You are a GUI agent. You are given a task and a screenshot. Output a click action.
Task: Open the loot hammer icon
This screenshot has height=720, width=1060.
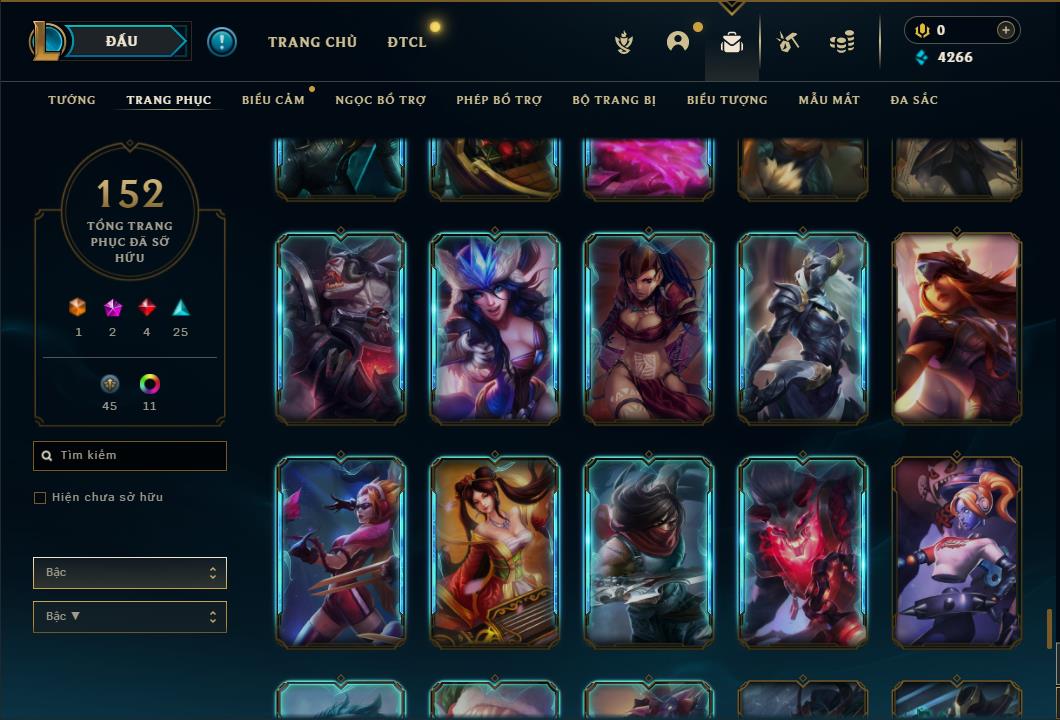click(788, 42)
